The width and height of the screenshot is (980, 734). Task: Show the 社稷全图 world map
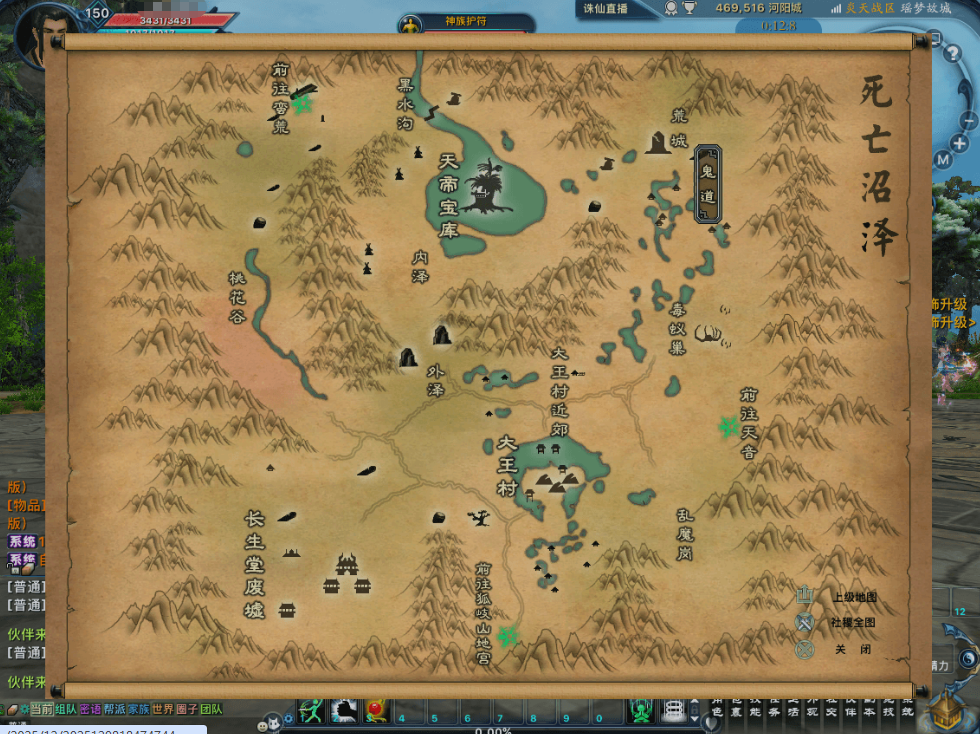click(x=806, y=622)
